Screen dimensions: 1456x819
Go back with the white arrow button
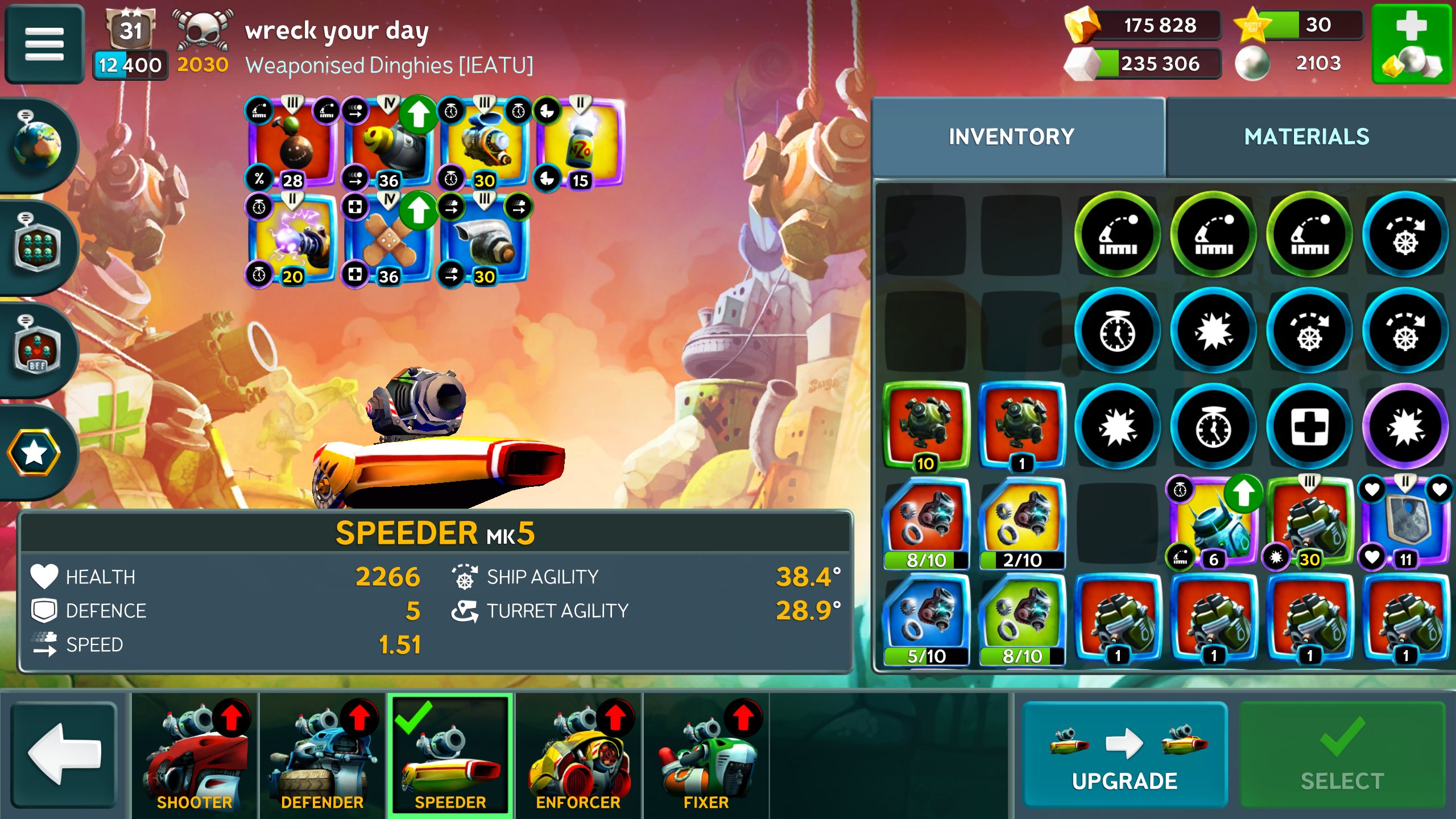coord(64,755)
